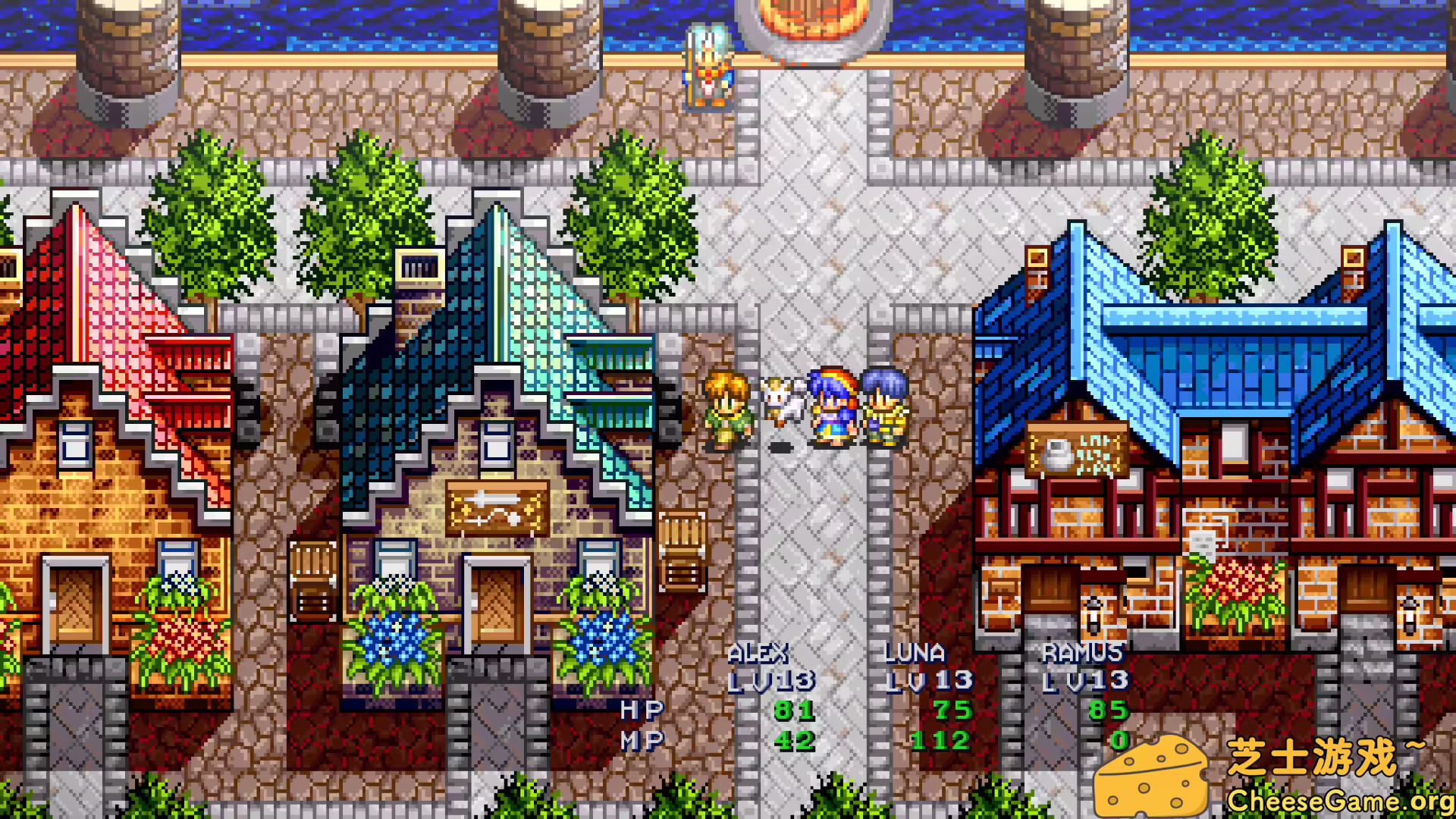This screenshot has height=819, width=1456.
Task: Click the white-haired NPC near the pier
Action: click(x=705, y=64)
